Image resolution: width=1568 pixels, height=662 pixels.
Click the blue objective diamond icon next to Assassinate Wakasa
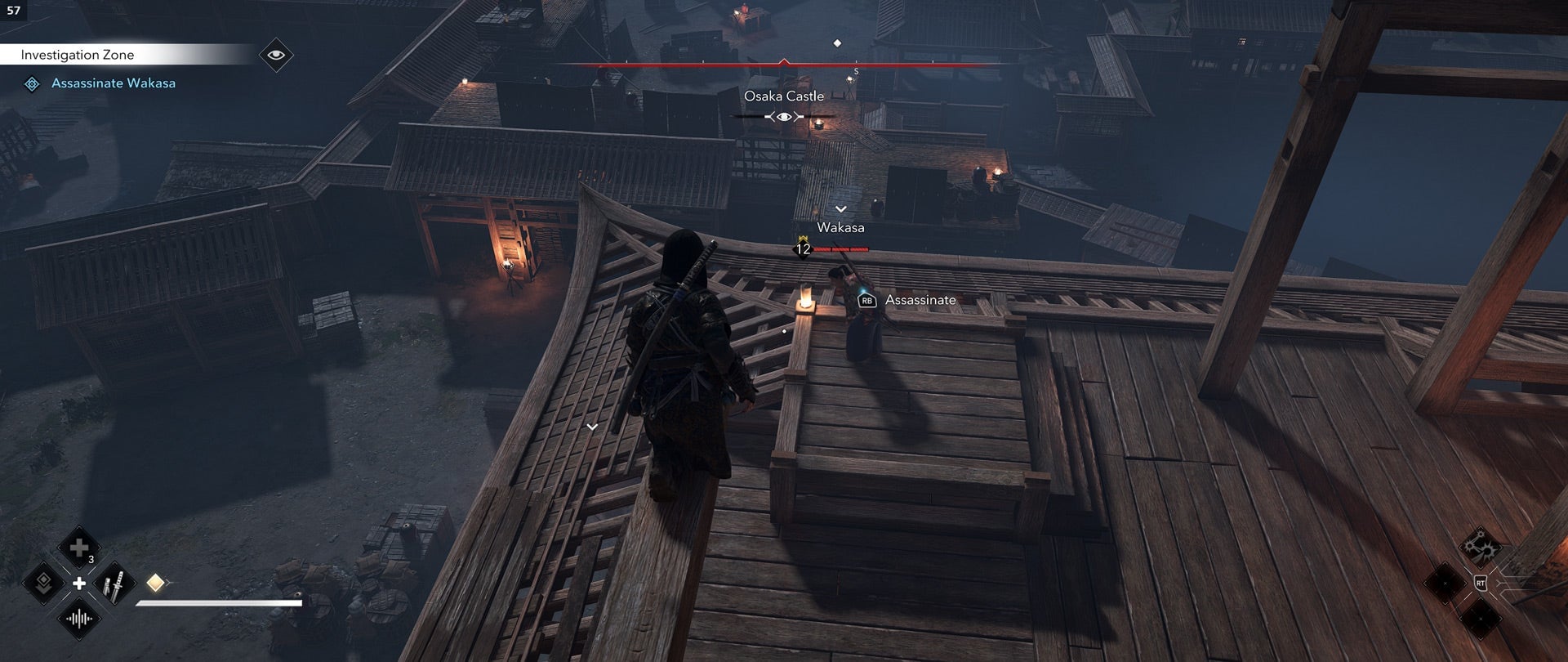click(33, 83)
